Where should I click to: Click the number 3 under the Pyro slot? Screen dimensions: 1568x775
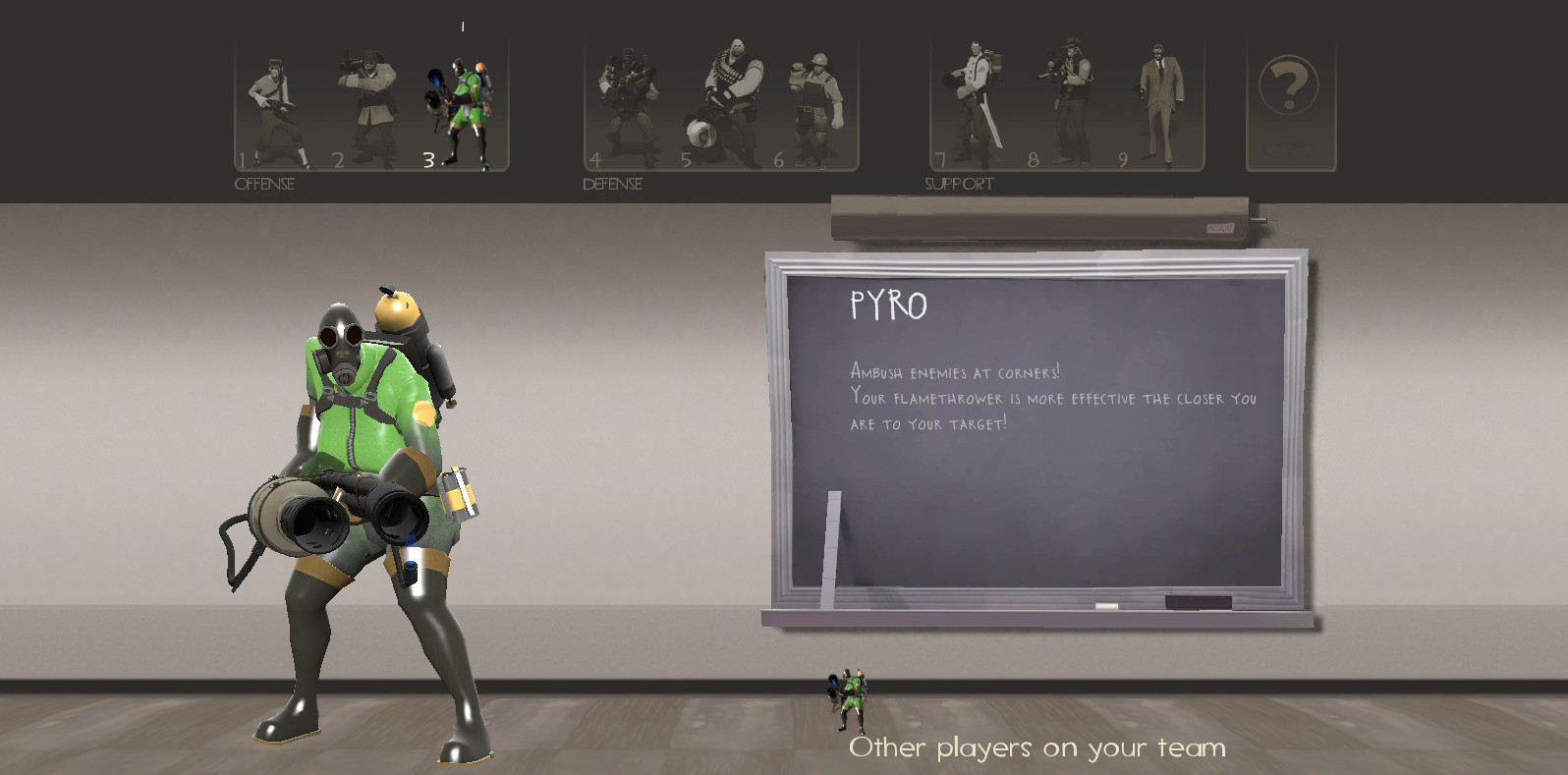click(427, 157)
